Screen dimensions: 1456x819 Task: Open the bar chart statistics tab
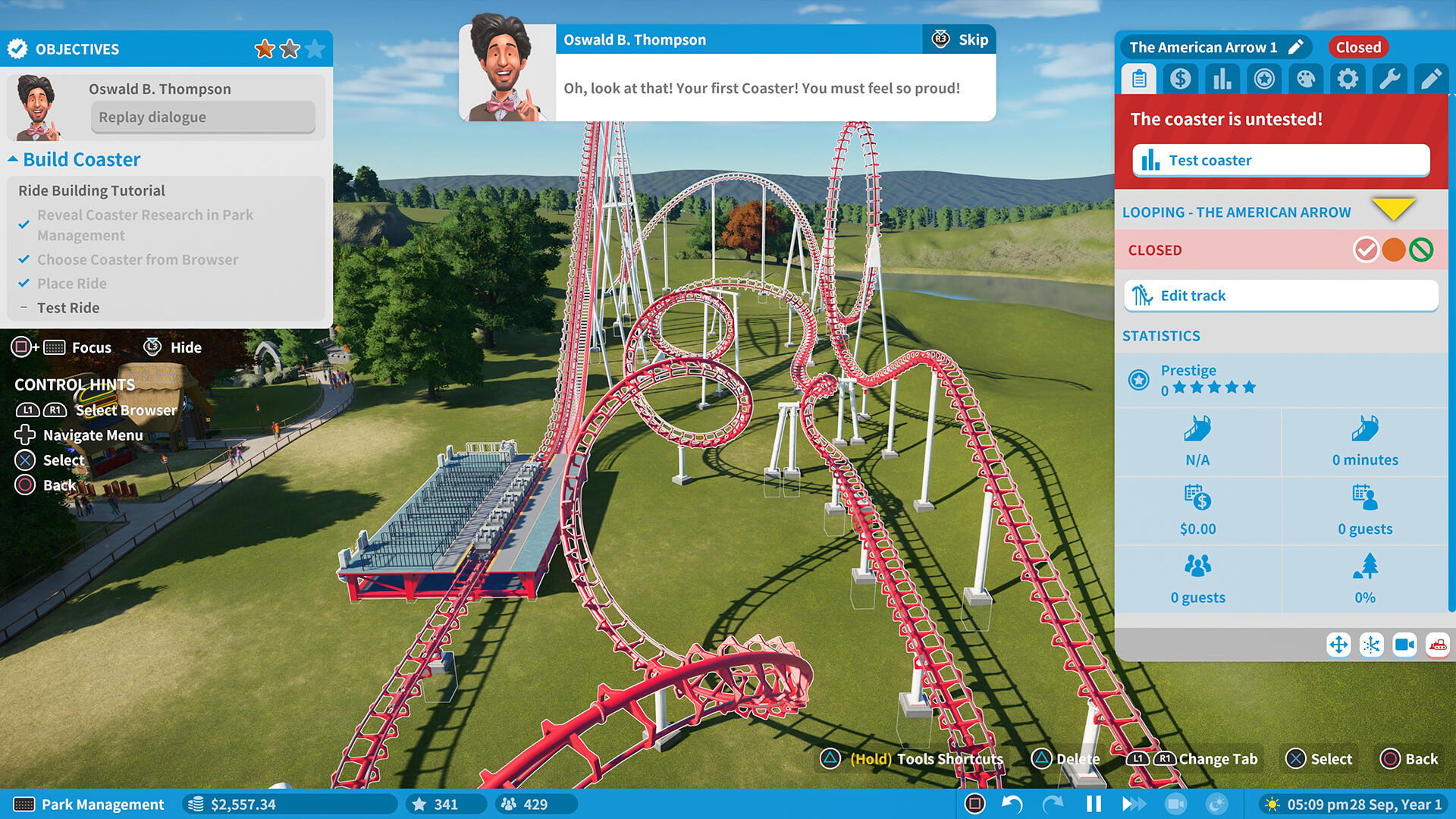coord(1222,78)
